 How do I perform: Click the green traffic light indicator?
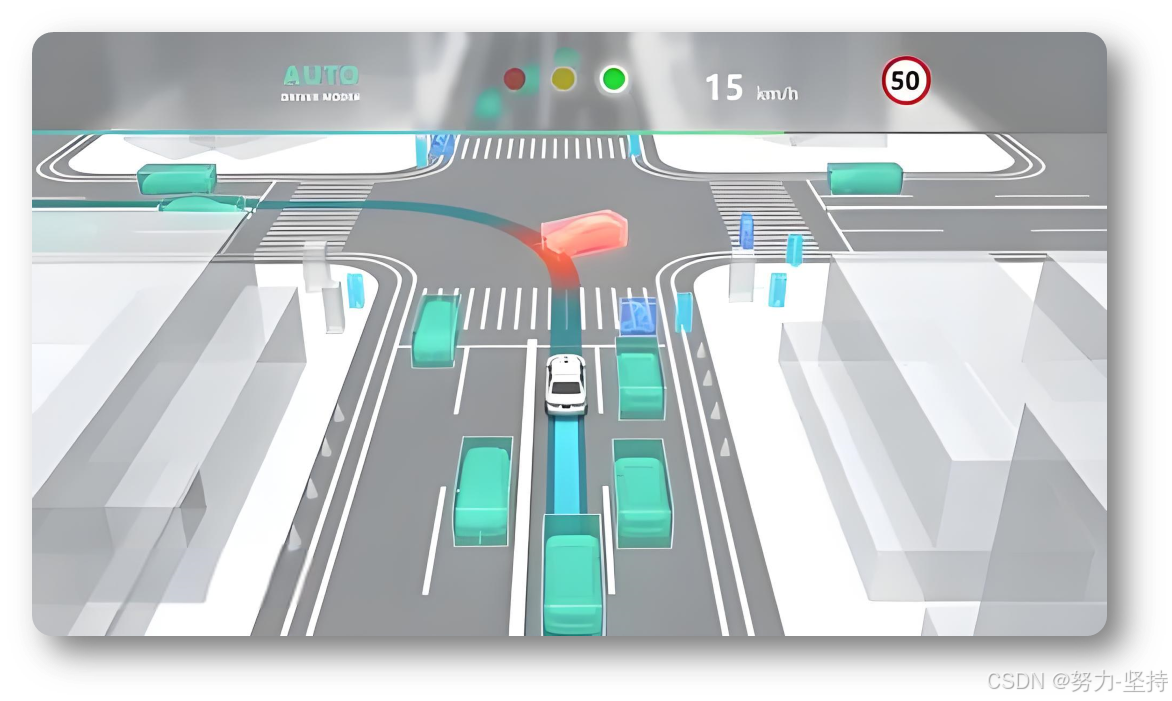[x=613, y=79]
